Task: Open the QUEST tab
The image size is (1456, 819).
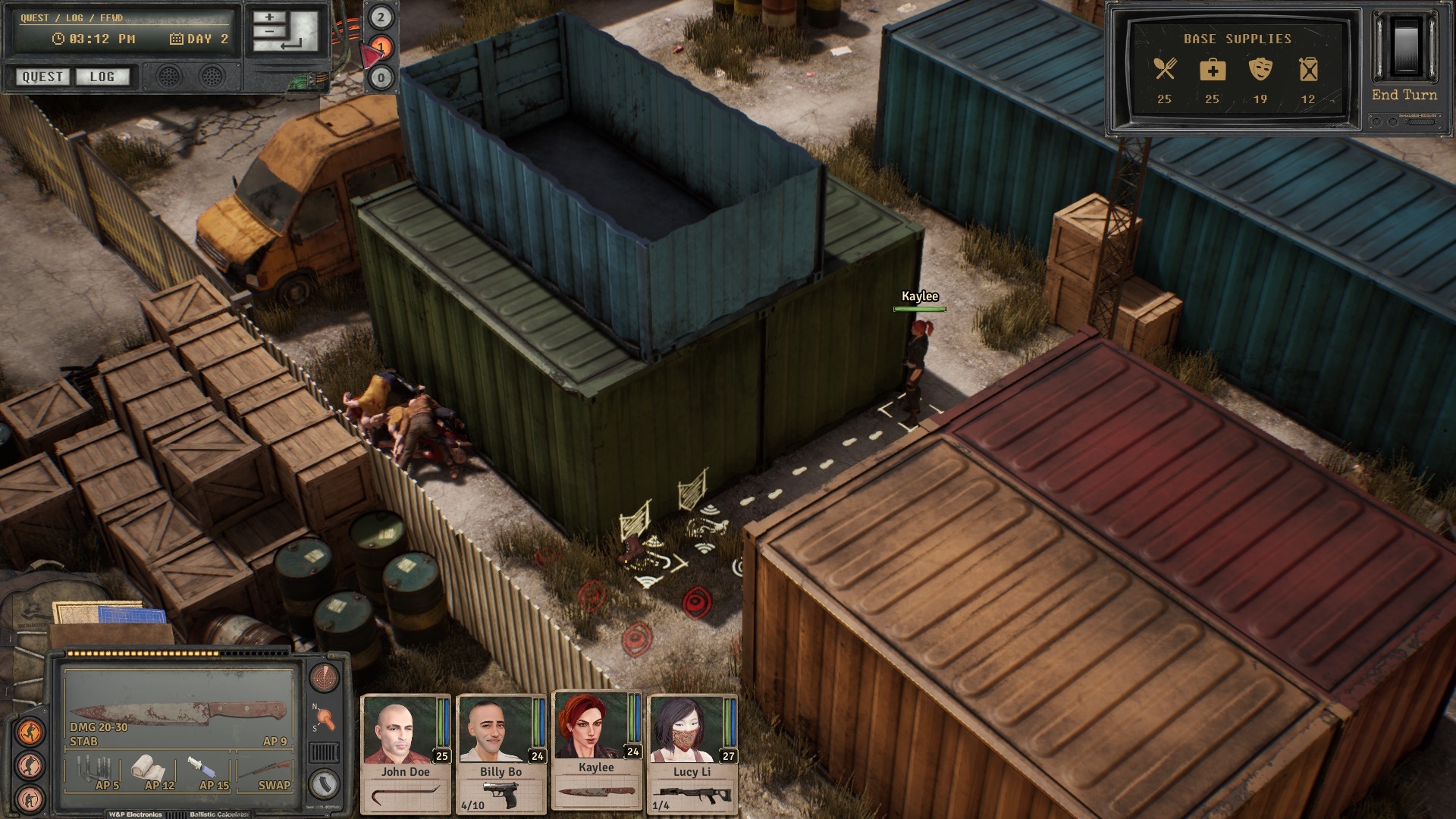Action: click(42, 77)
